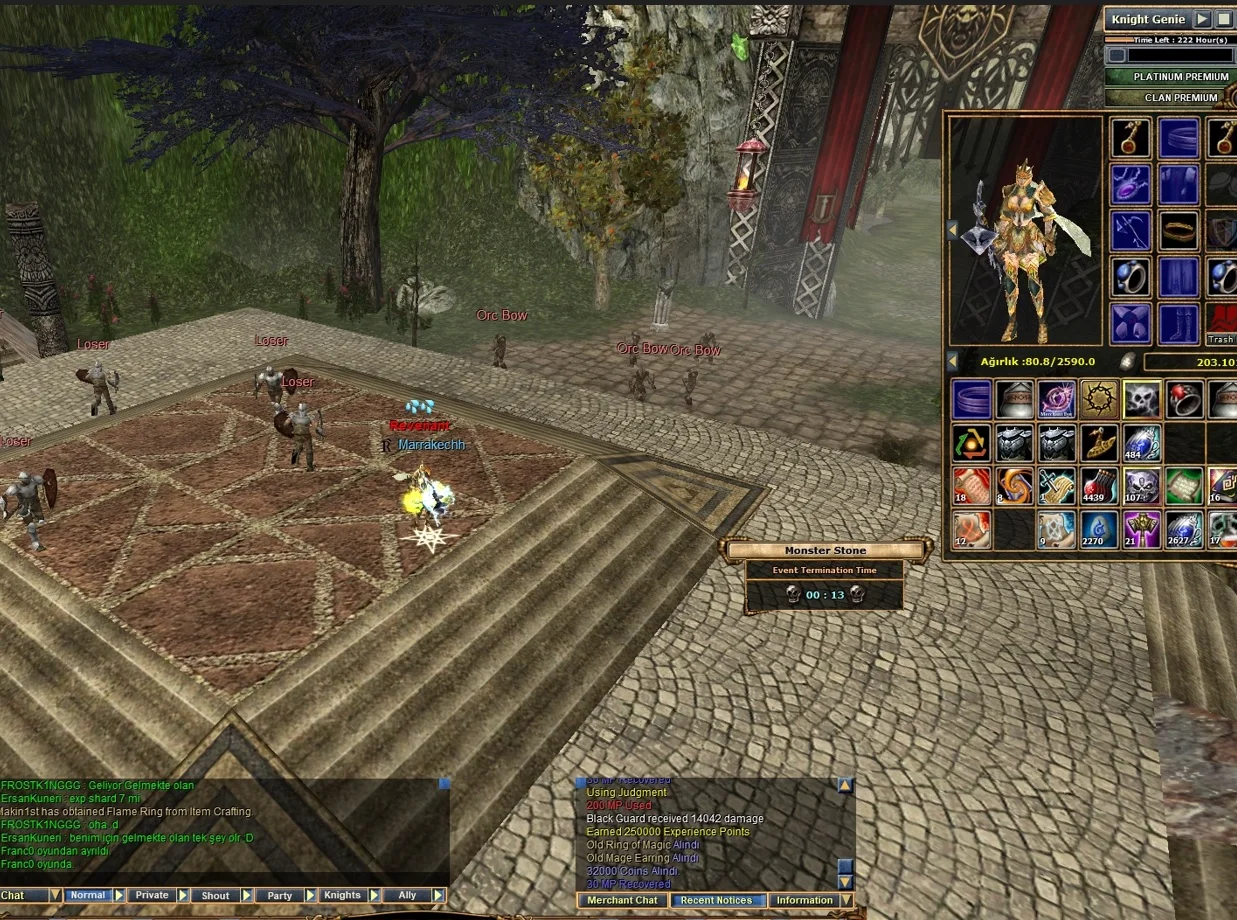Select the thorn crown inventory item
Screen dimensions: 1237x920
pos(1099,399)
